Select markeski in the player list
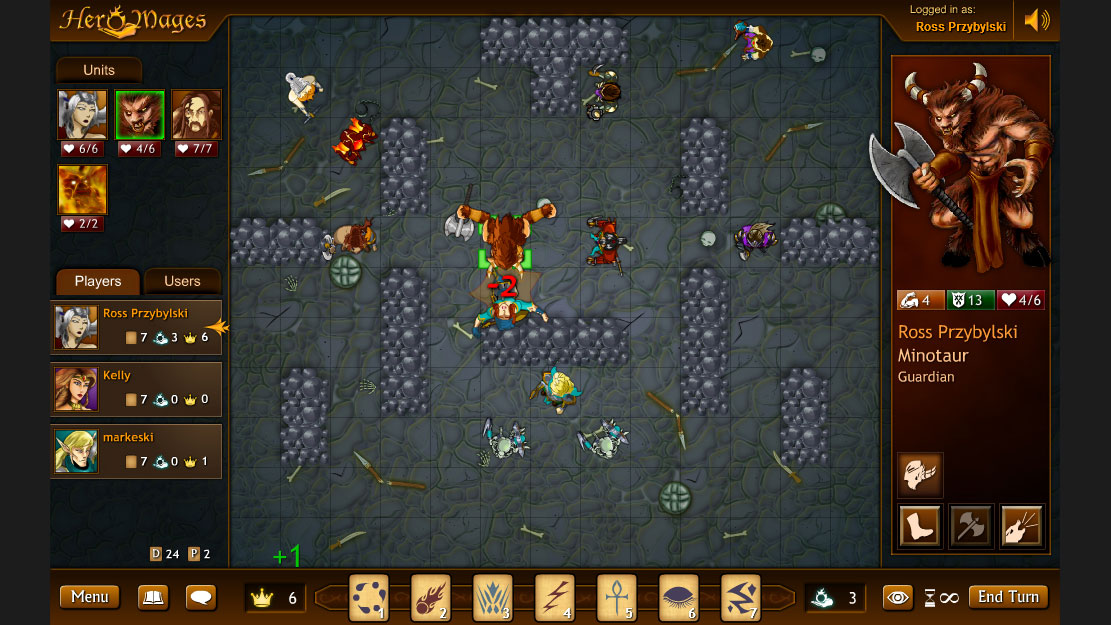Viewport: 1111px width, 625px height. tap(136, 450)
